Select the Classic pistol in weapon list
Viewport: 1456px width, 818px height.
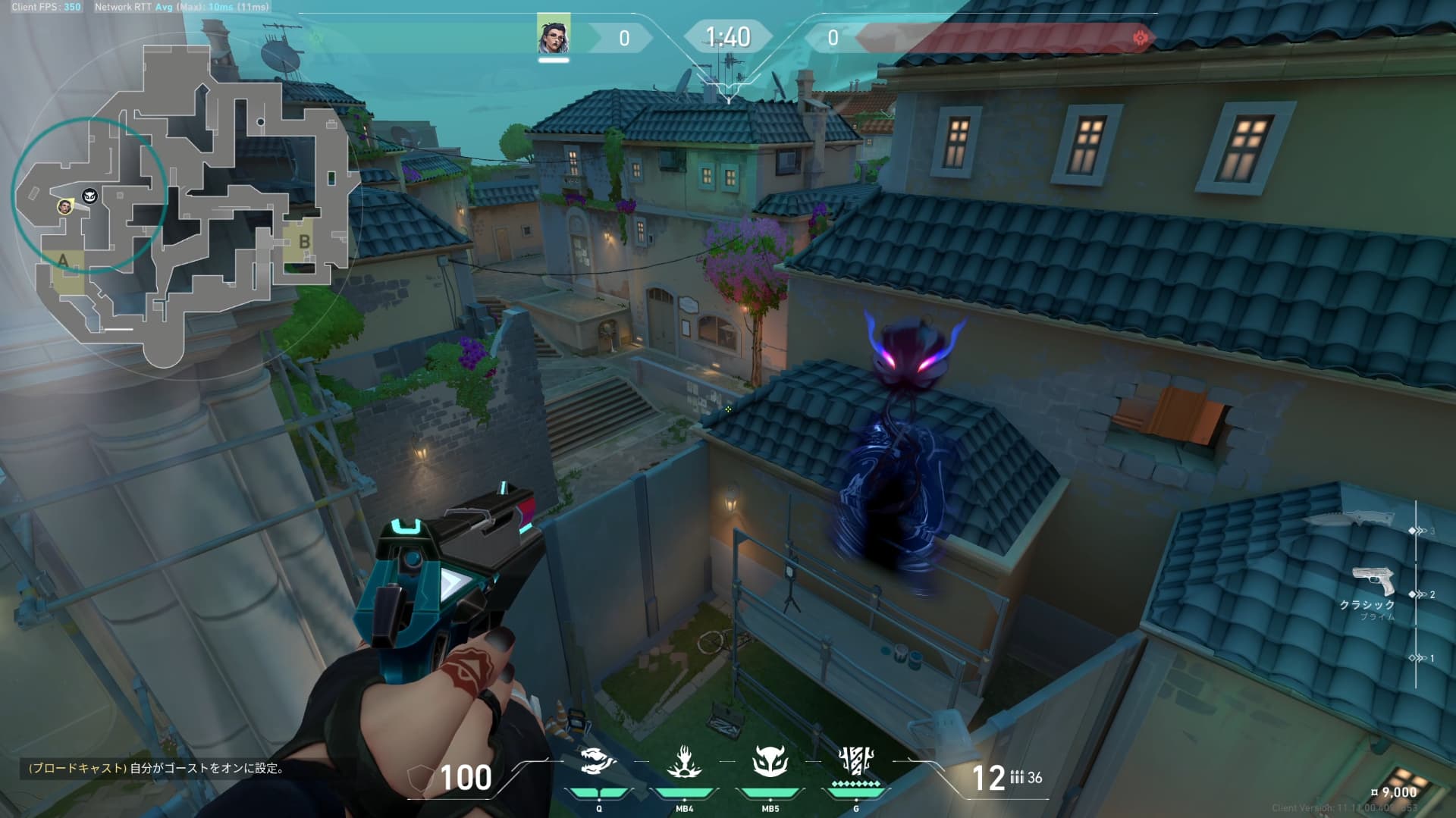[x=1373, y=582]
